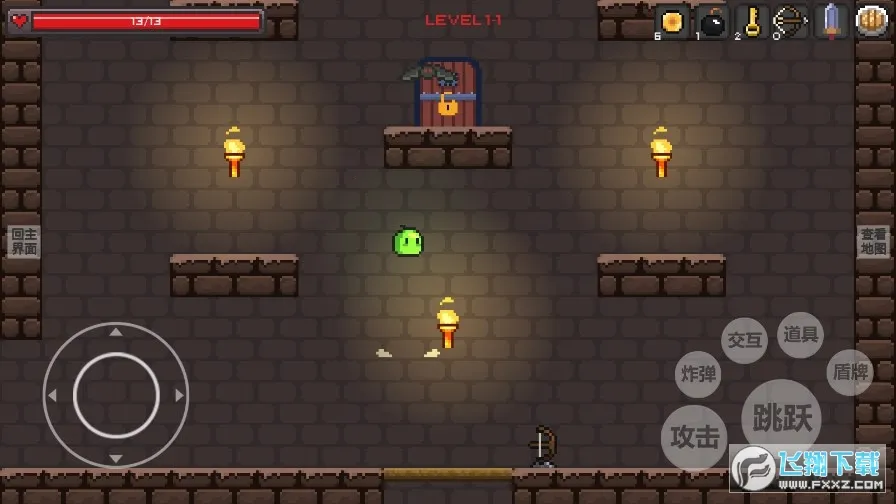Select the bomb inventory slot
Viewport: 896px width, 504px height.
tap(711, 22)
